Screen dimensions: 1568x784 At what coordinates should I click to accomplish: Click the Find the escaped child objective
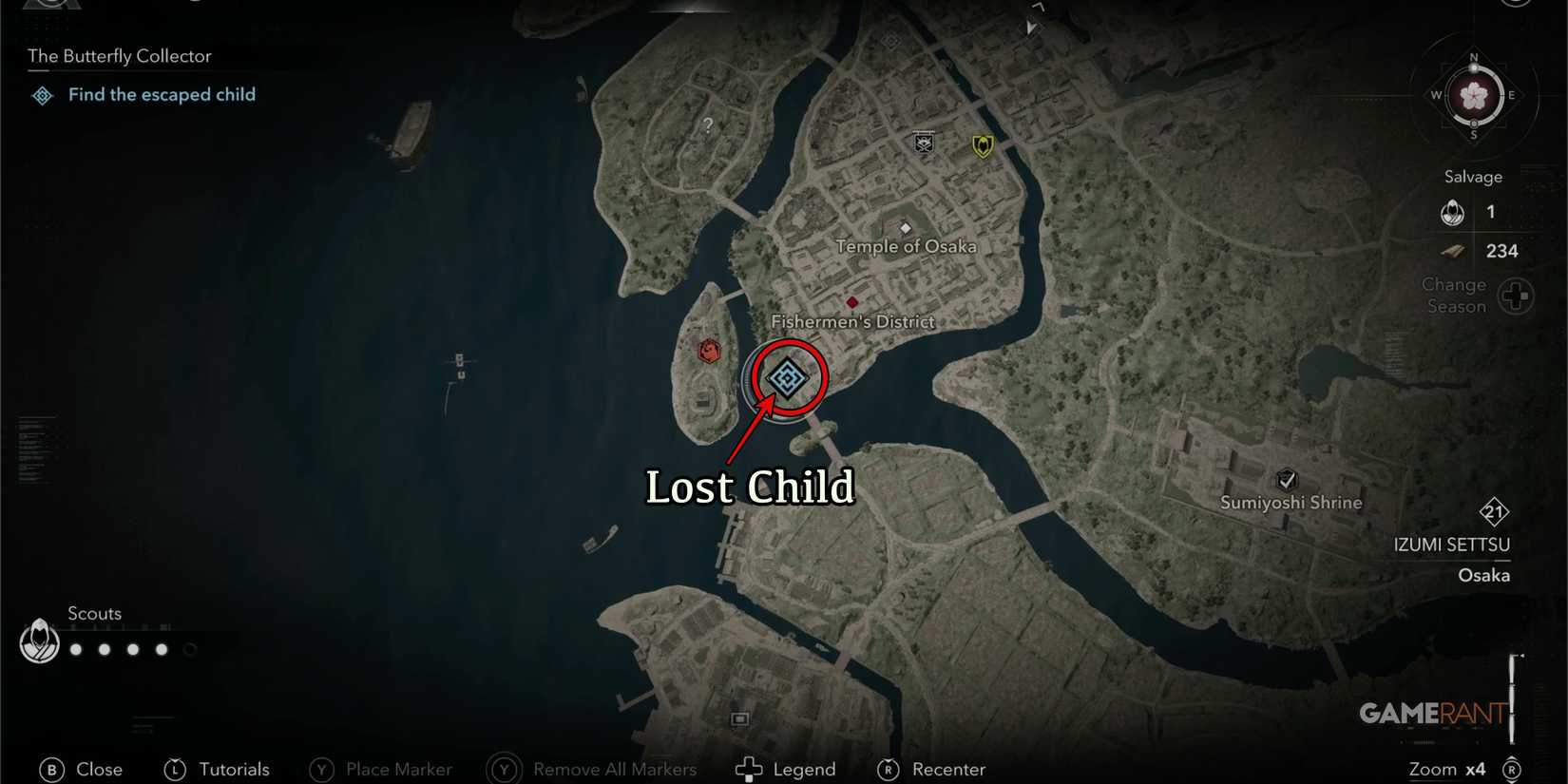(162, 94)
